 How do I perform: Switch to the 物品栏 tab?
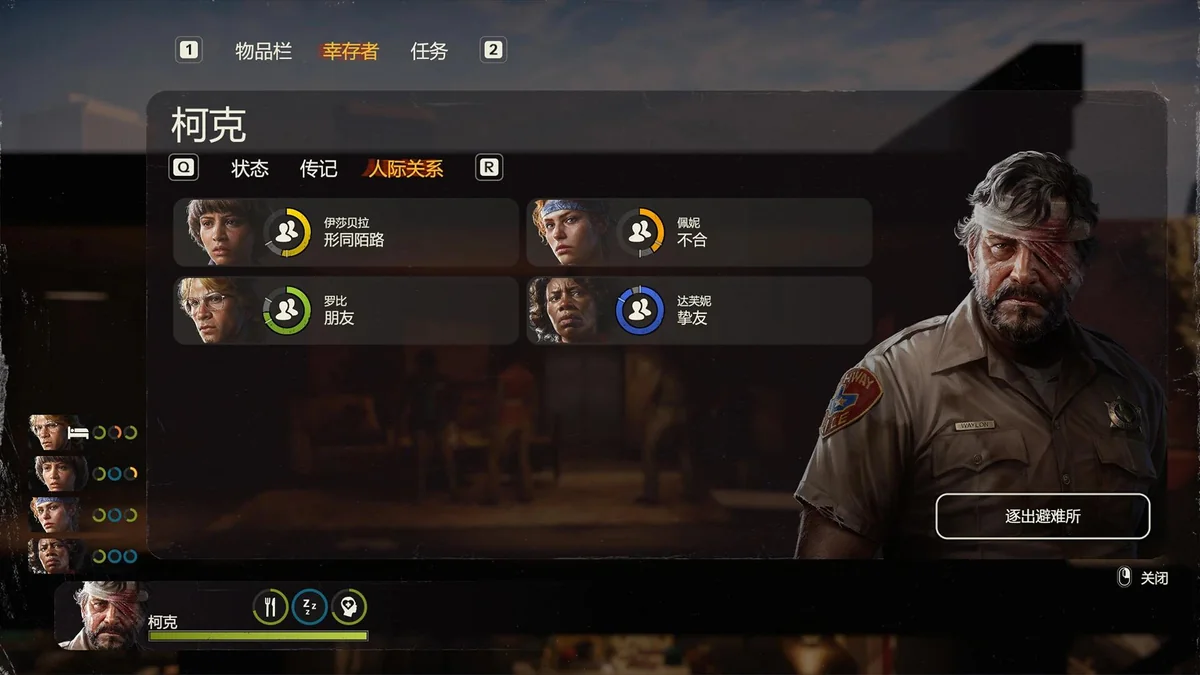point(263,51)
